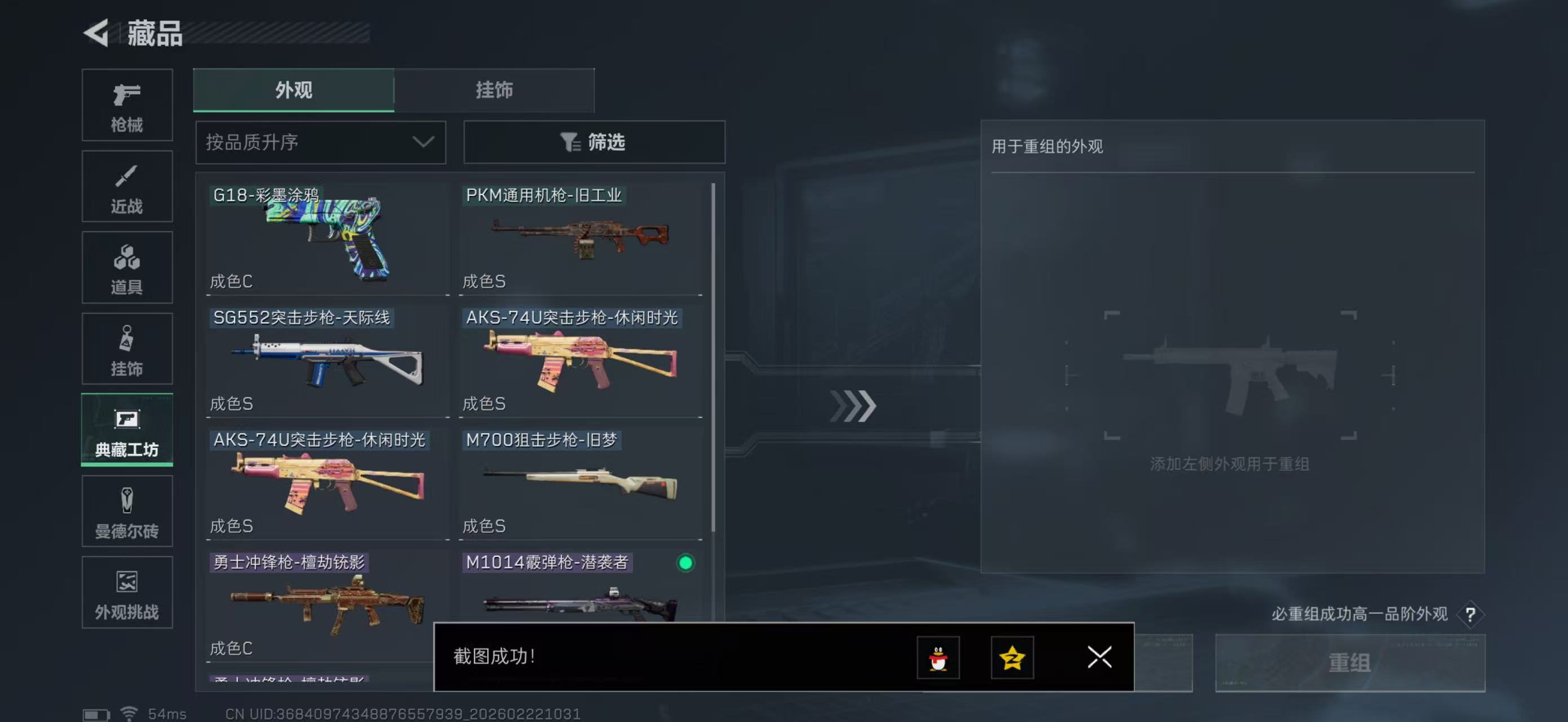Viewport: 1568px width, 722px height.
Task: Switch to the 道具 category
Action: 127,268
